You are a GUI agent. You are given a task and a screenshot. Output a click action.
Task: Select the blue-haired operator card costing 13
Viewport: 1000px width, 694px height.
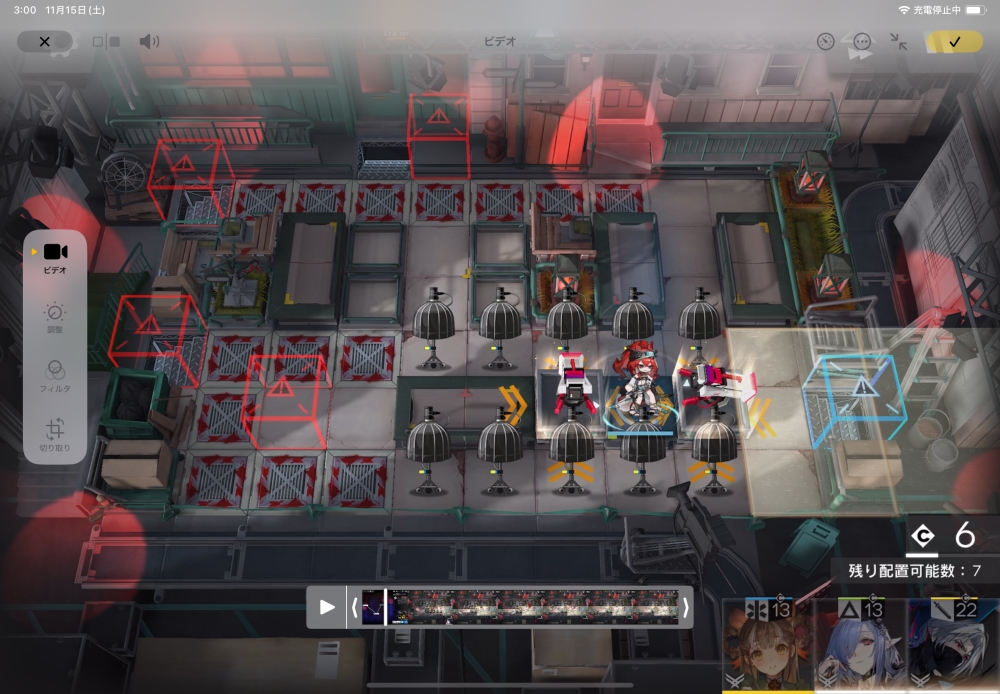pyautogui.click(x=861, y=647)
